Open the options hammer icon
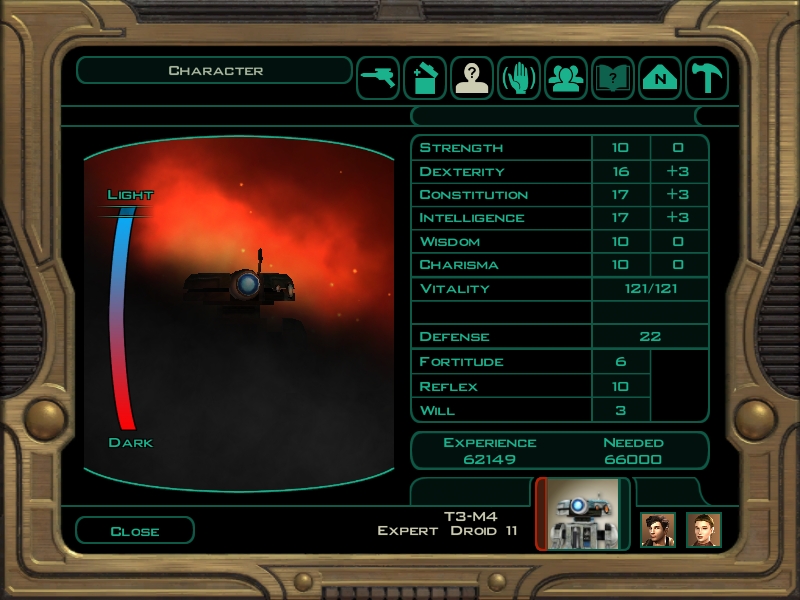800x600 pixels. coord(706,78)
